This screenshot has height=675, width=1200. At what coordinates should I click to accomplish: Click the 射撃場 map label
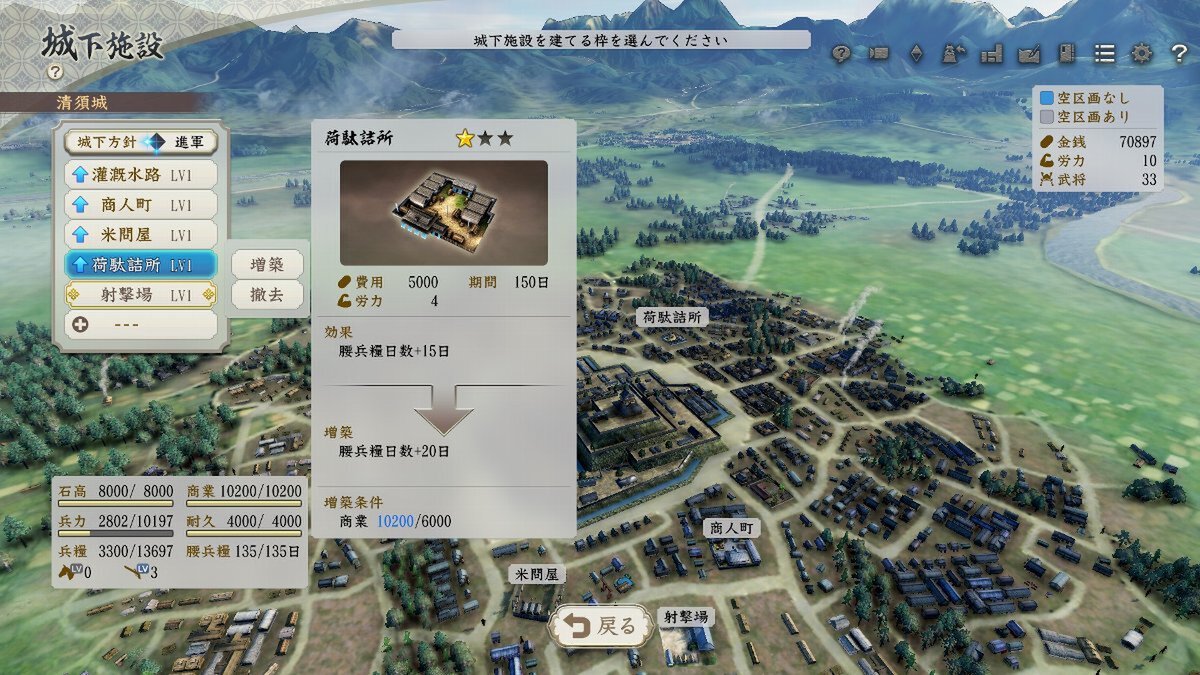click(x=686, y=617)
